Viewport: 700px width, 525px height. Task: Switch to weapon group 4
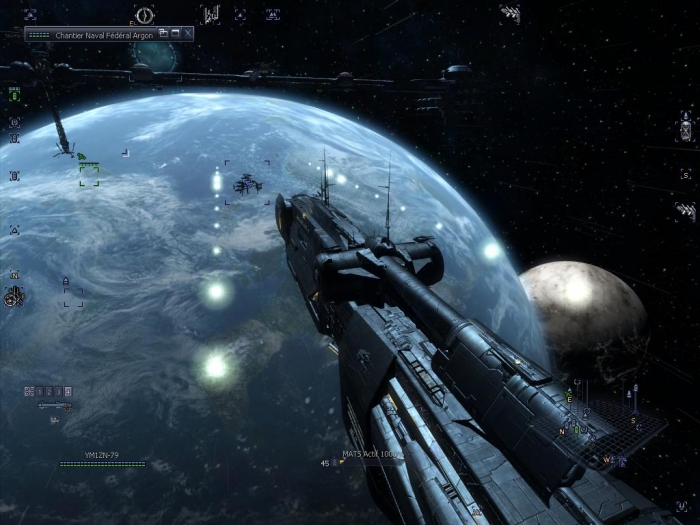68,391
